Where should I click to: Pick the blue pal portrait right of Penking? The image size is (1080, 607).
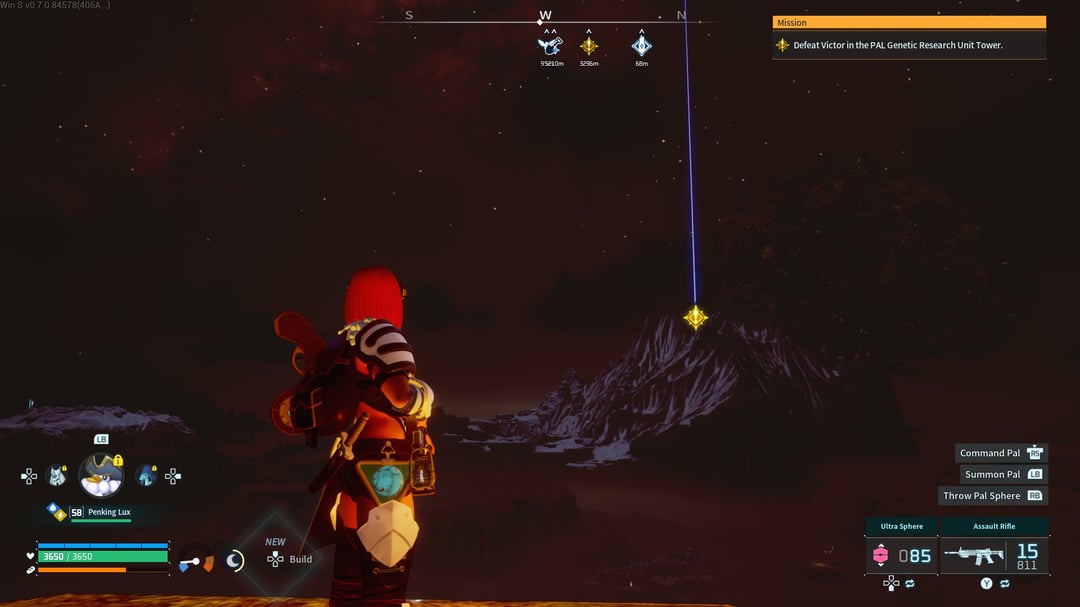tap(146, 476)
